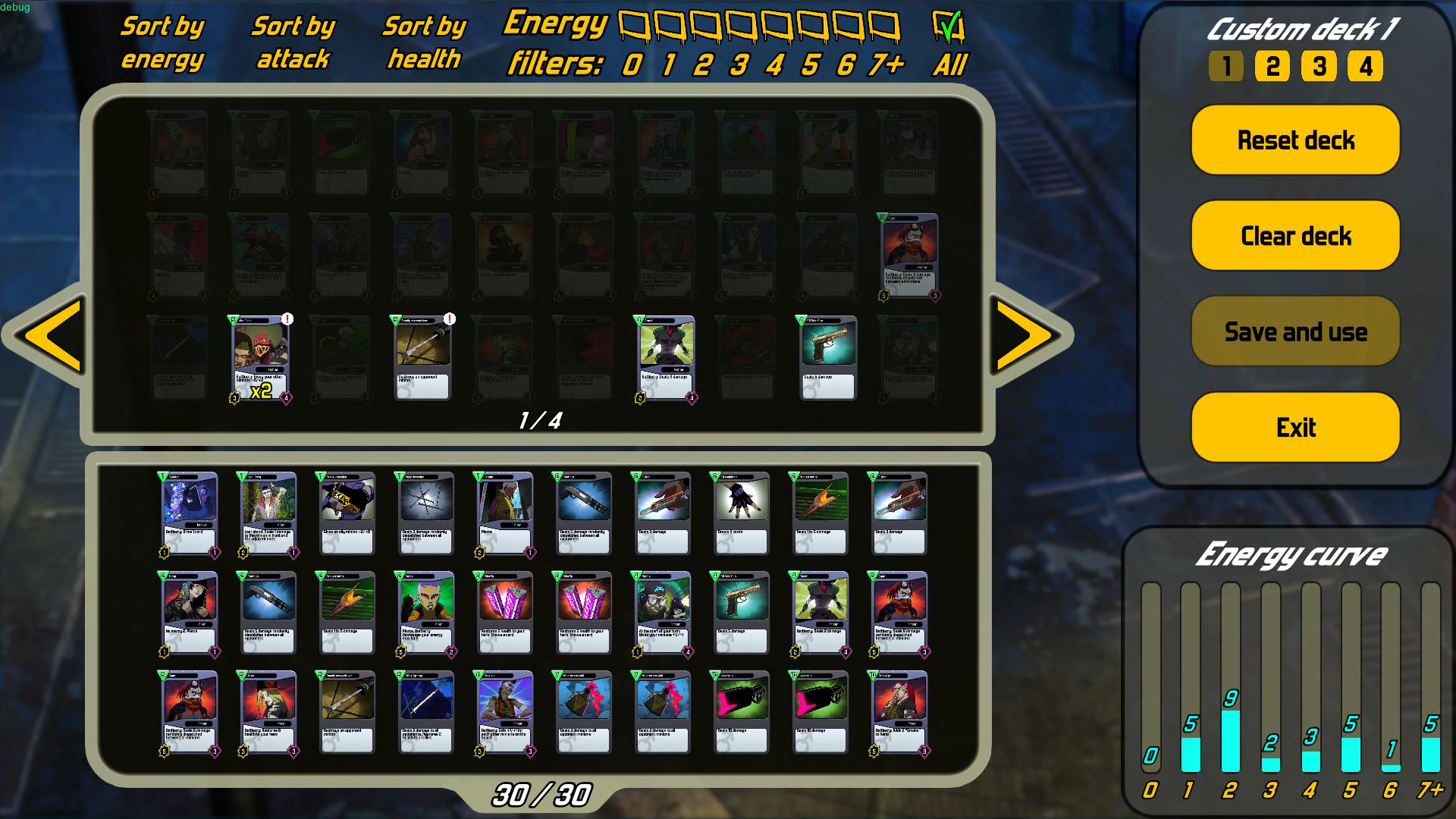Open deck slot 4
The height and width of the screenshot is (819, 1456).
1366,66
